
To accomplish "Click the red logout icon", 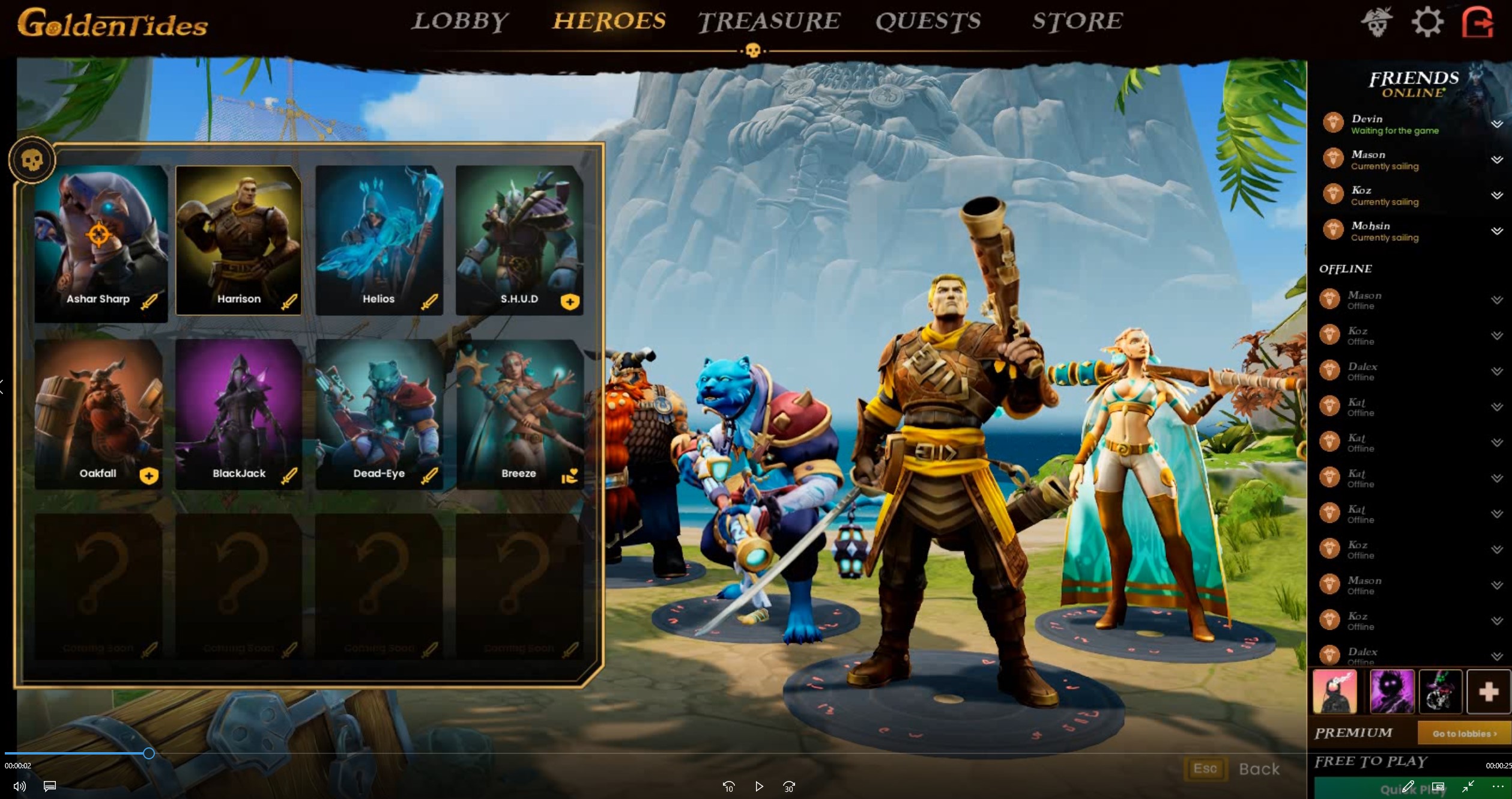I will click(x=1478, y=23).
